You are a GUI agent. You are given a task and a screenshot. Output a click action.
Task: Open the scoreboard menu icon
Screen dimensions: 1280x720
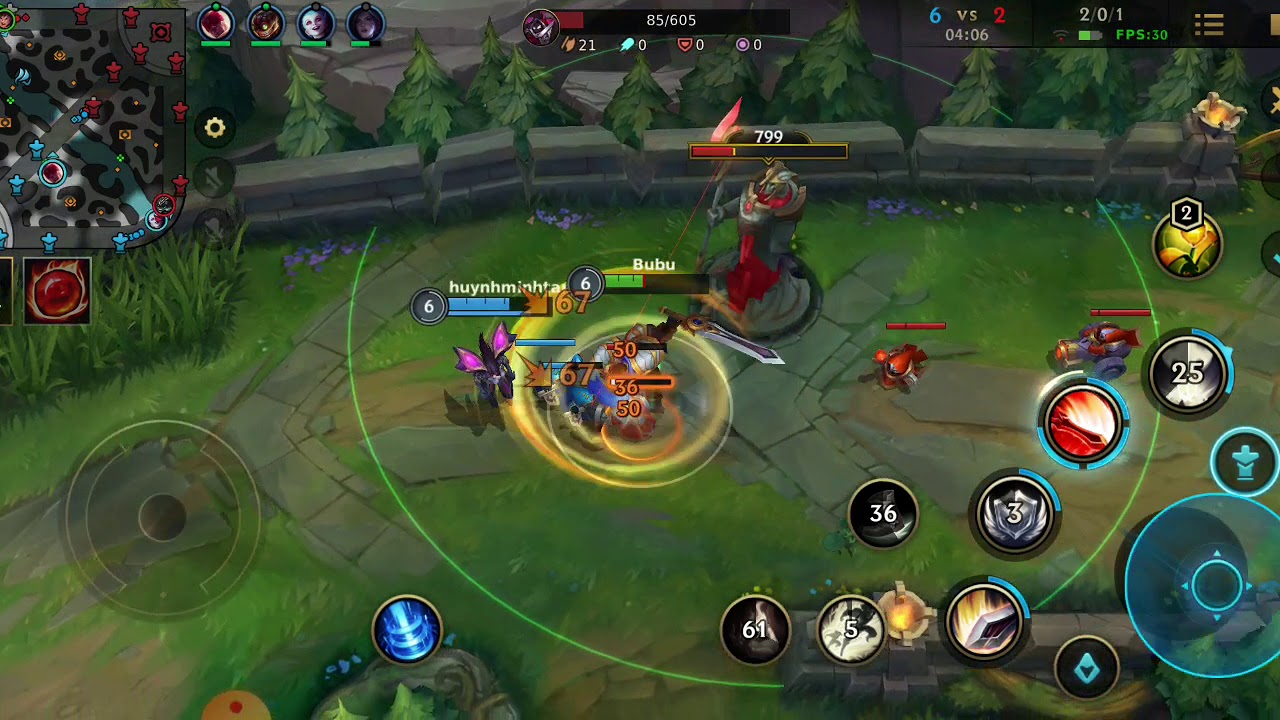pyautogui.click(x=1209, y=24)
